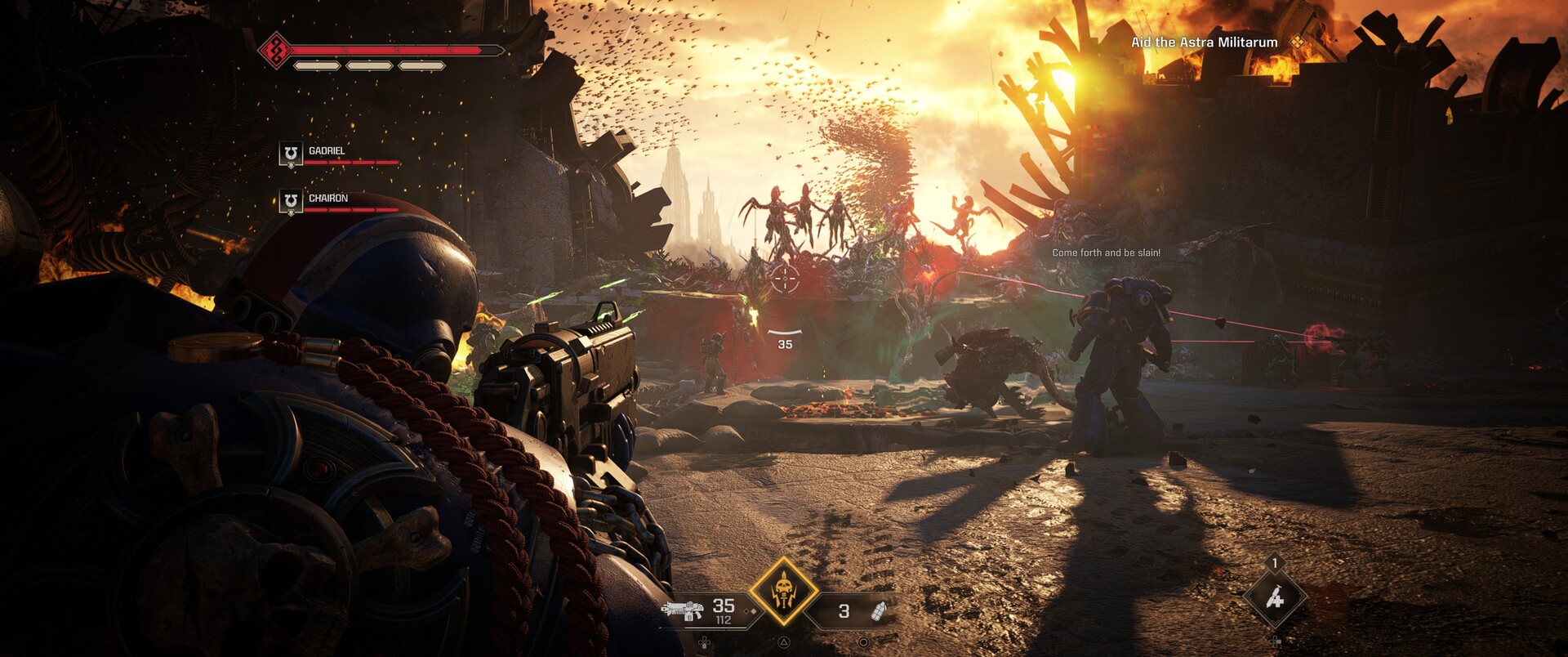Select the frag grenade slot

coord(879,610)
